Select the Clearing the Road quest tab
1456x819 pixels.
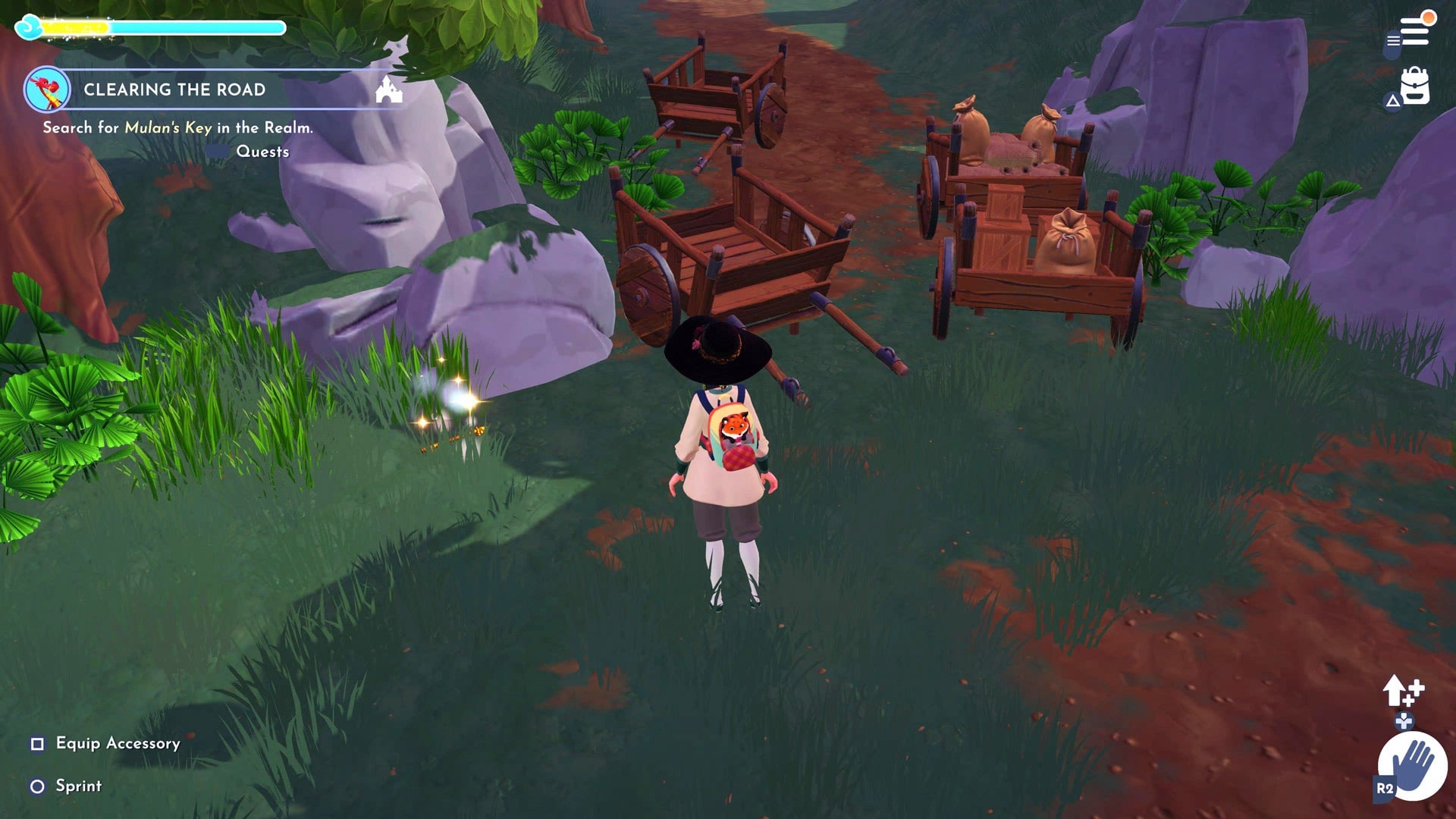pyautogui.click(x=174, y=89)
